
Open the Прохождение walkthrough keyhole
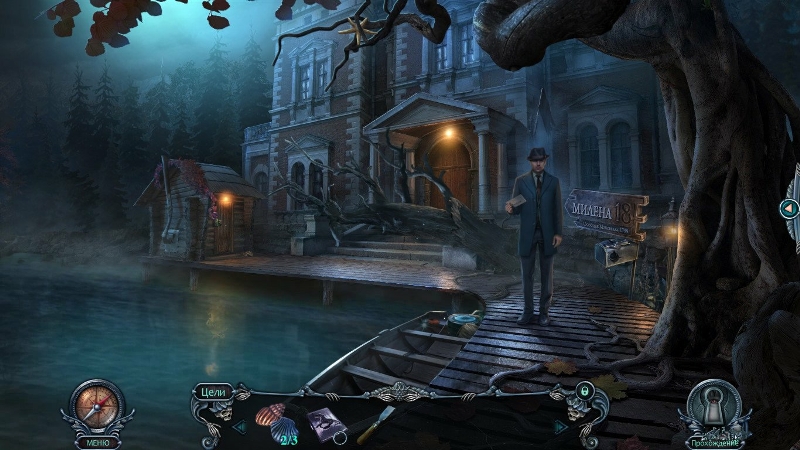pyautogui.click(x=713, y=407)
